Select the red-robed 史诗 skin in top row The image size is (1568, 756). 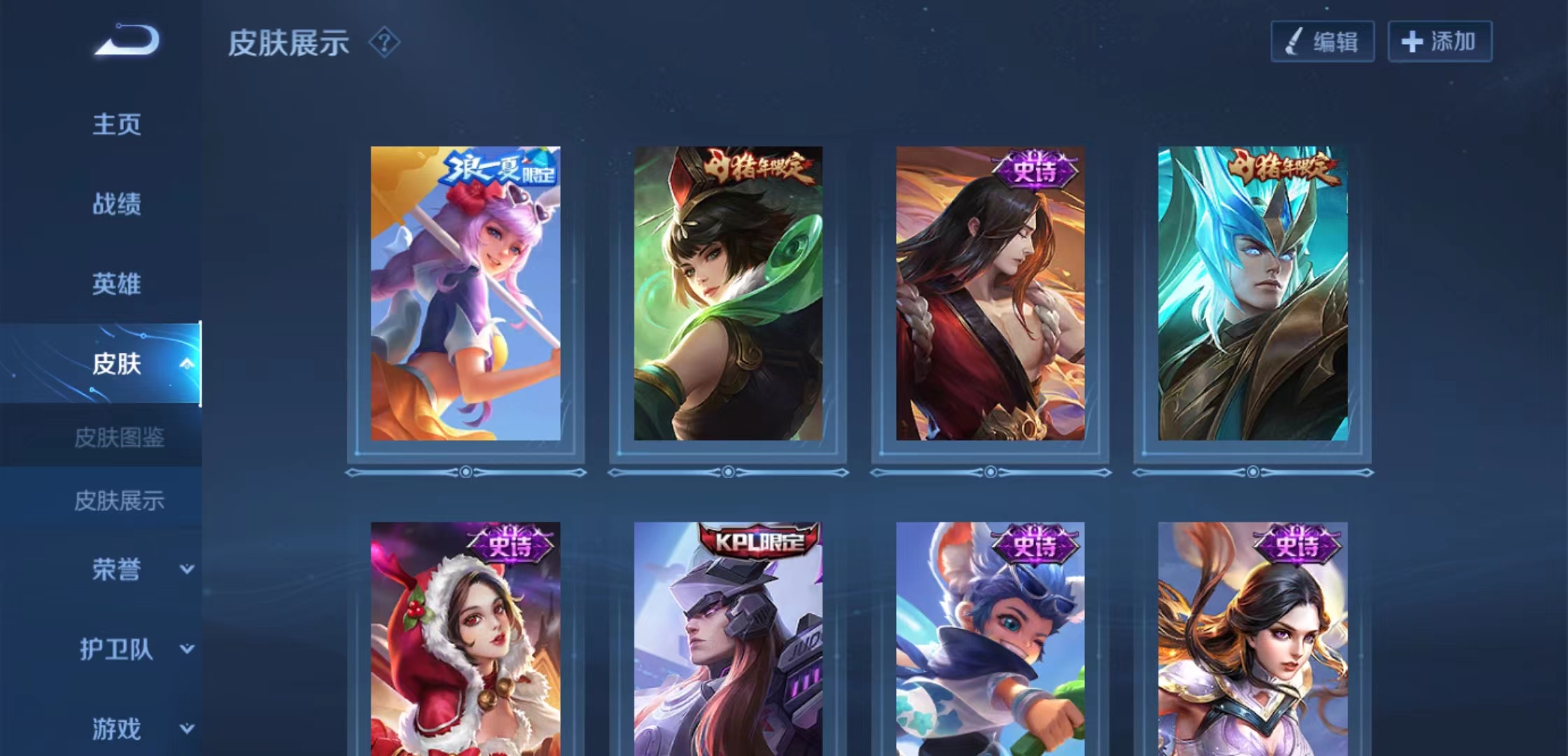click(x=990, y=294)
